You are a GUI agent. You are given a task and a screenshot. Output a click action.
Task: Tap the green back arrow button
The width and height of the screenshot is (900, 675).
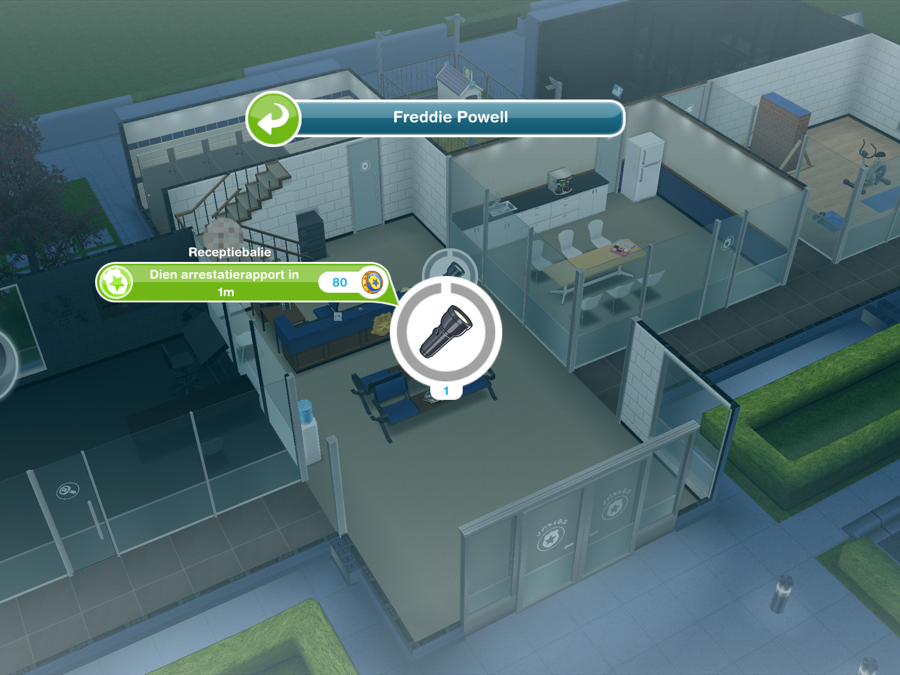(273, 119)
